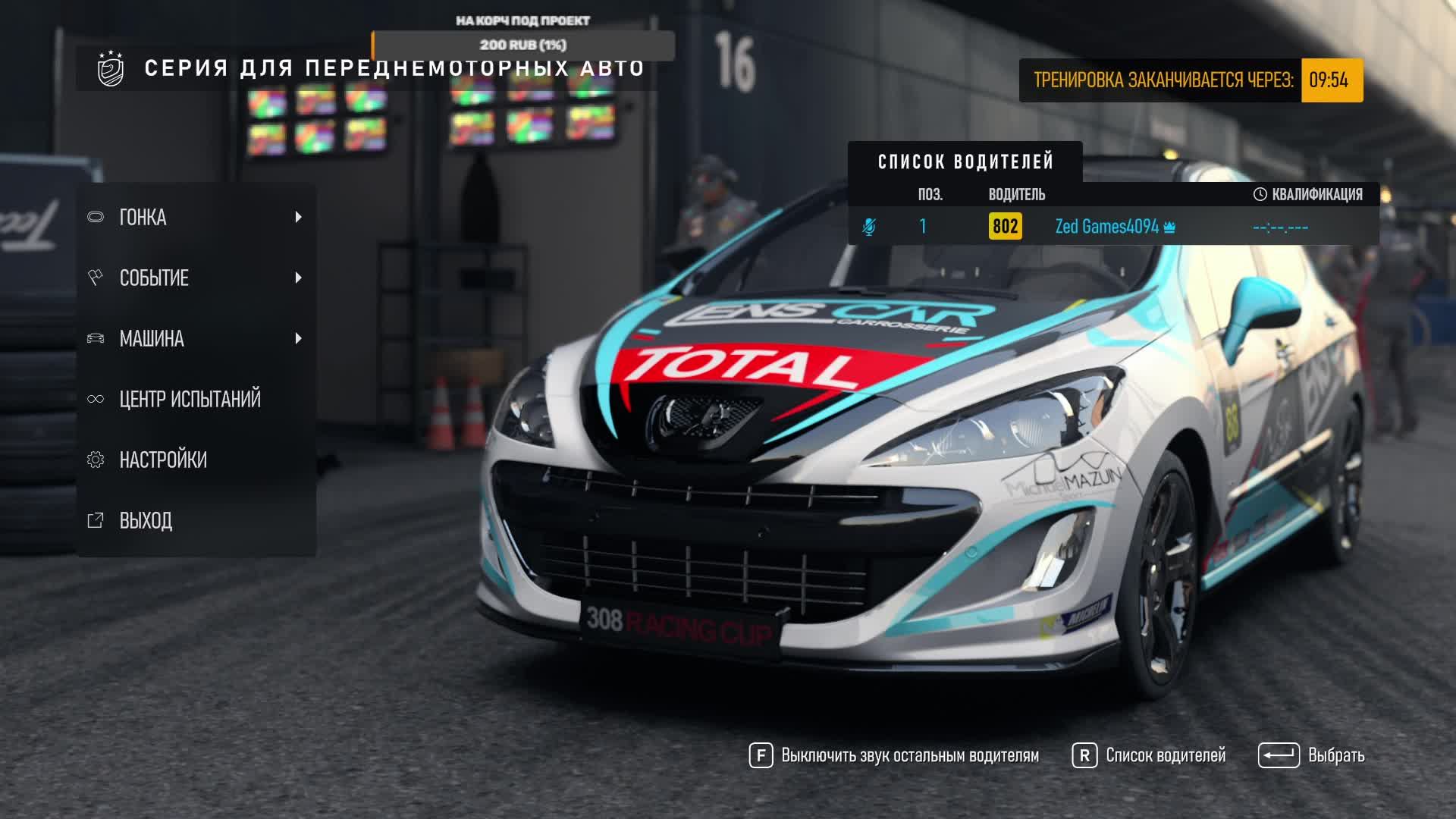Click the СПИСОК ВОДИТЕЛЕЙ panel header
Viewport: 1456px width, 819px height.
pos(965,162)
